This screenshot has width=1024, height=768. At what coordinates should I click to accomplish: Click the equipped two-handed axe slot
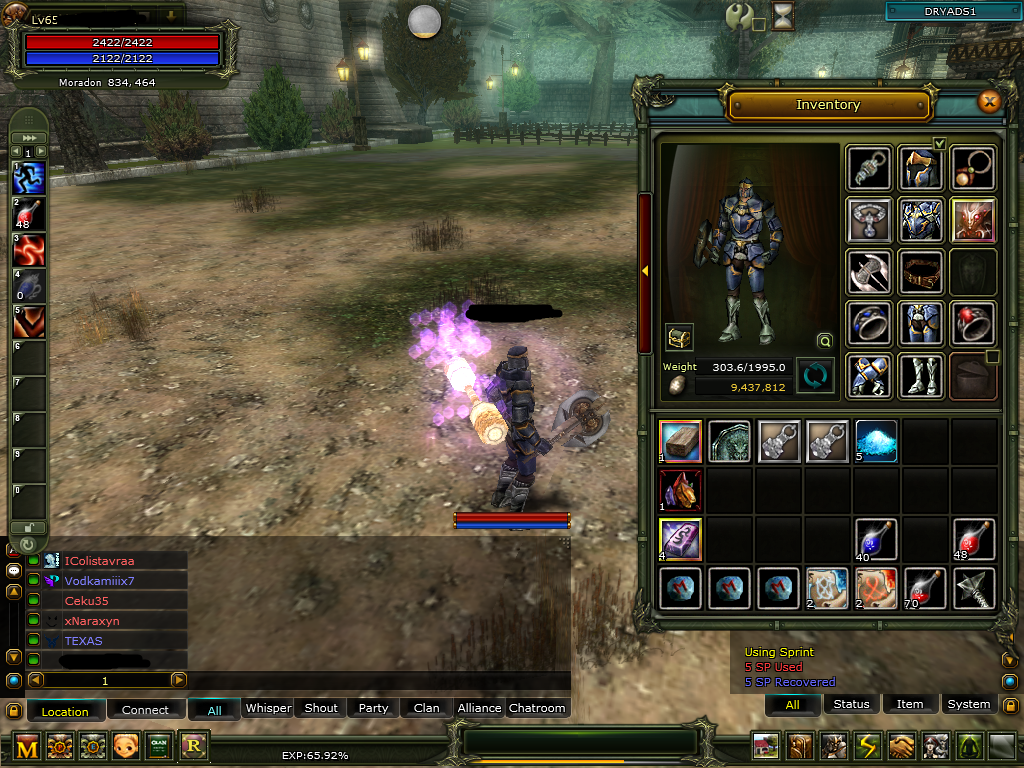tap(869, 271)
